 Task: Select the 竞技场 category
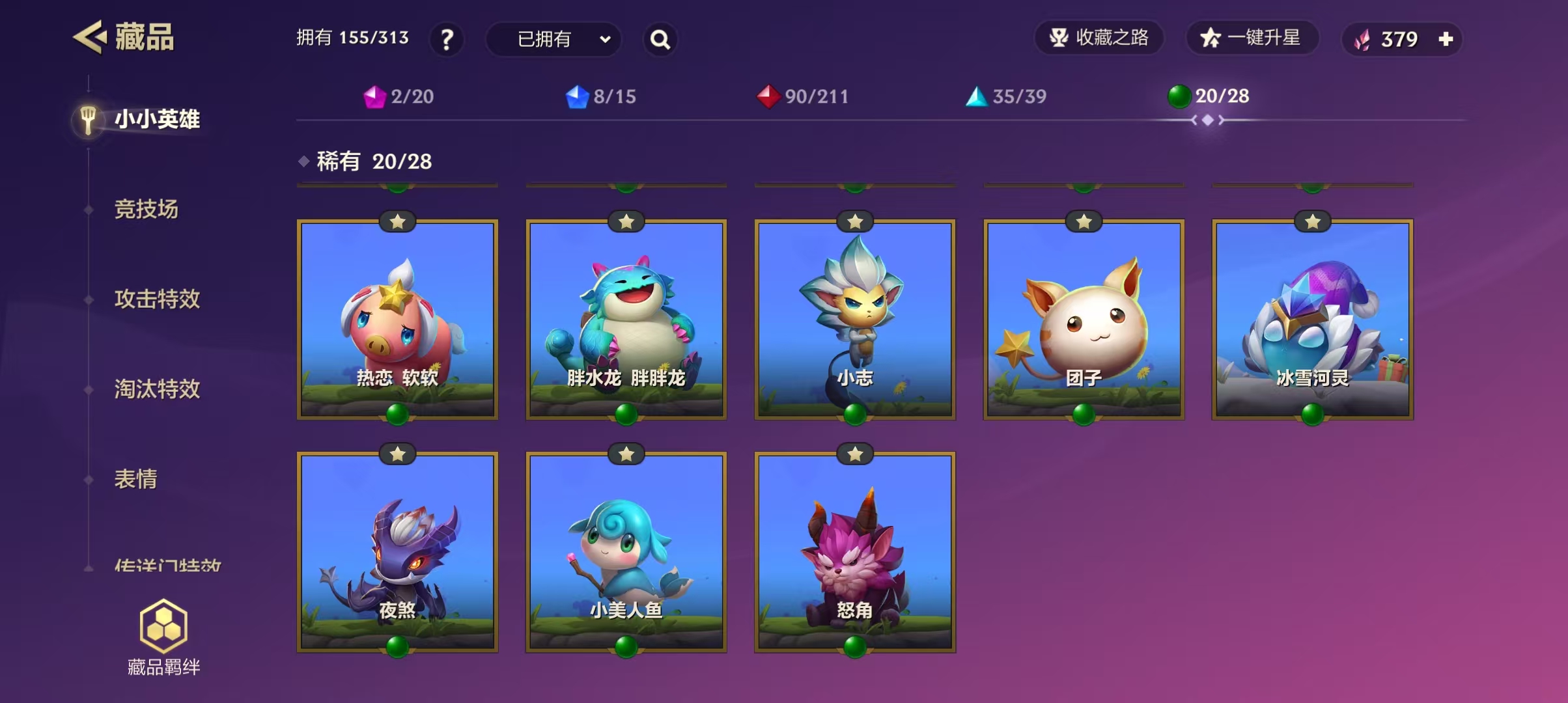147,209
